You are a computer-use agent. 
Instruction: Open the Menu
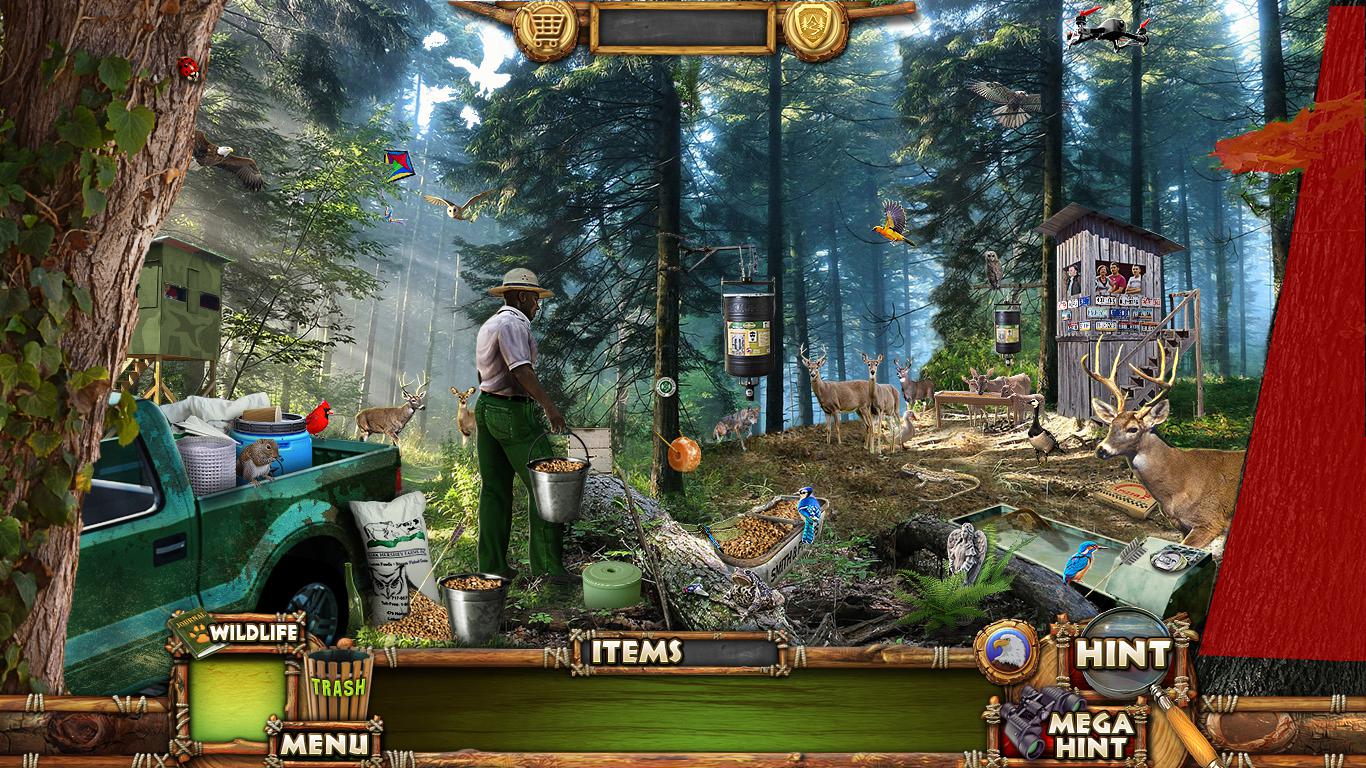click(323, 743)
